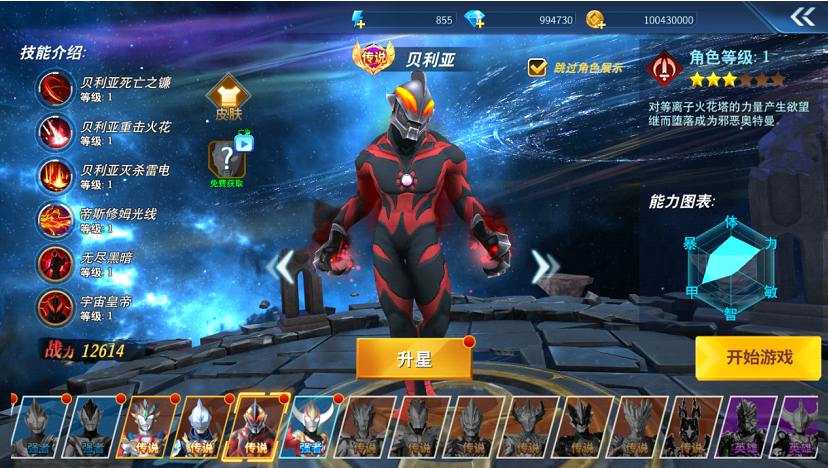Viewport: 828px width, 468px height.
Task: Start the game with 开始游戏 button
Action: pos(758,358)
